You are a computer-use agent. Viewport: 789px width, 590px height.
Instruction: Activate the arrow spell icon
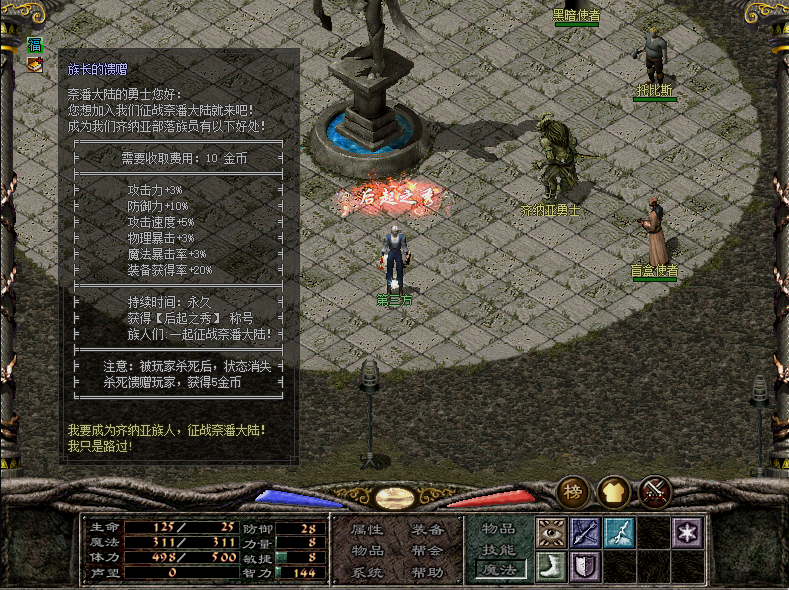click(x=585, y=532)
